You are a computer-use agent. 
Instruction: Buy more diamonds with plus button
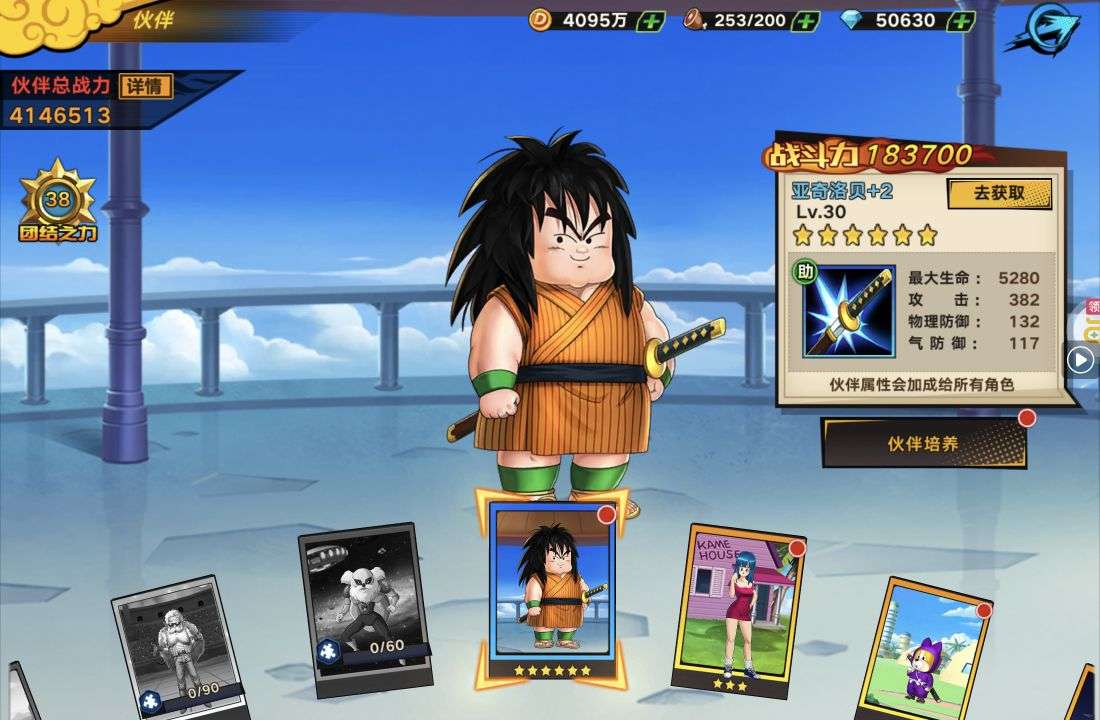(961, 20)
